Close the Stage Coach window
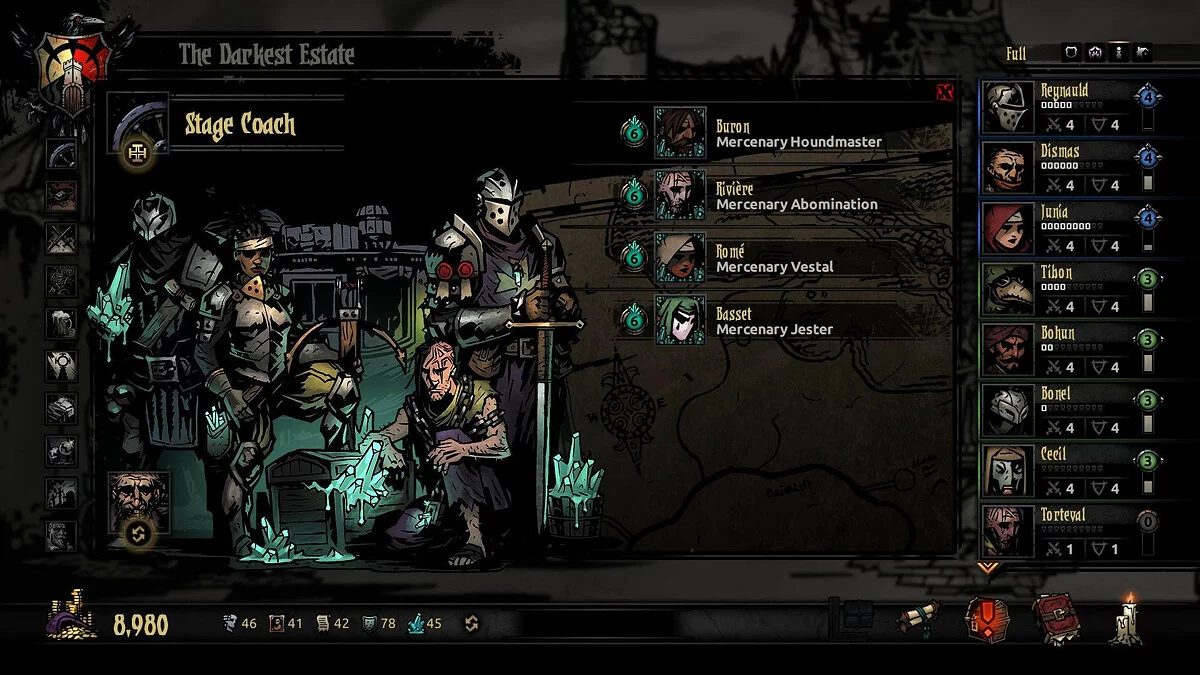 [944, 93]
